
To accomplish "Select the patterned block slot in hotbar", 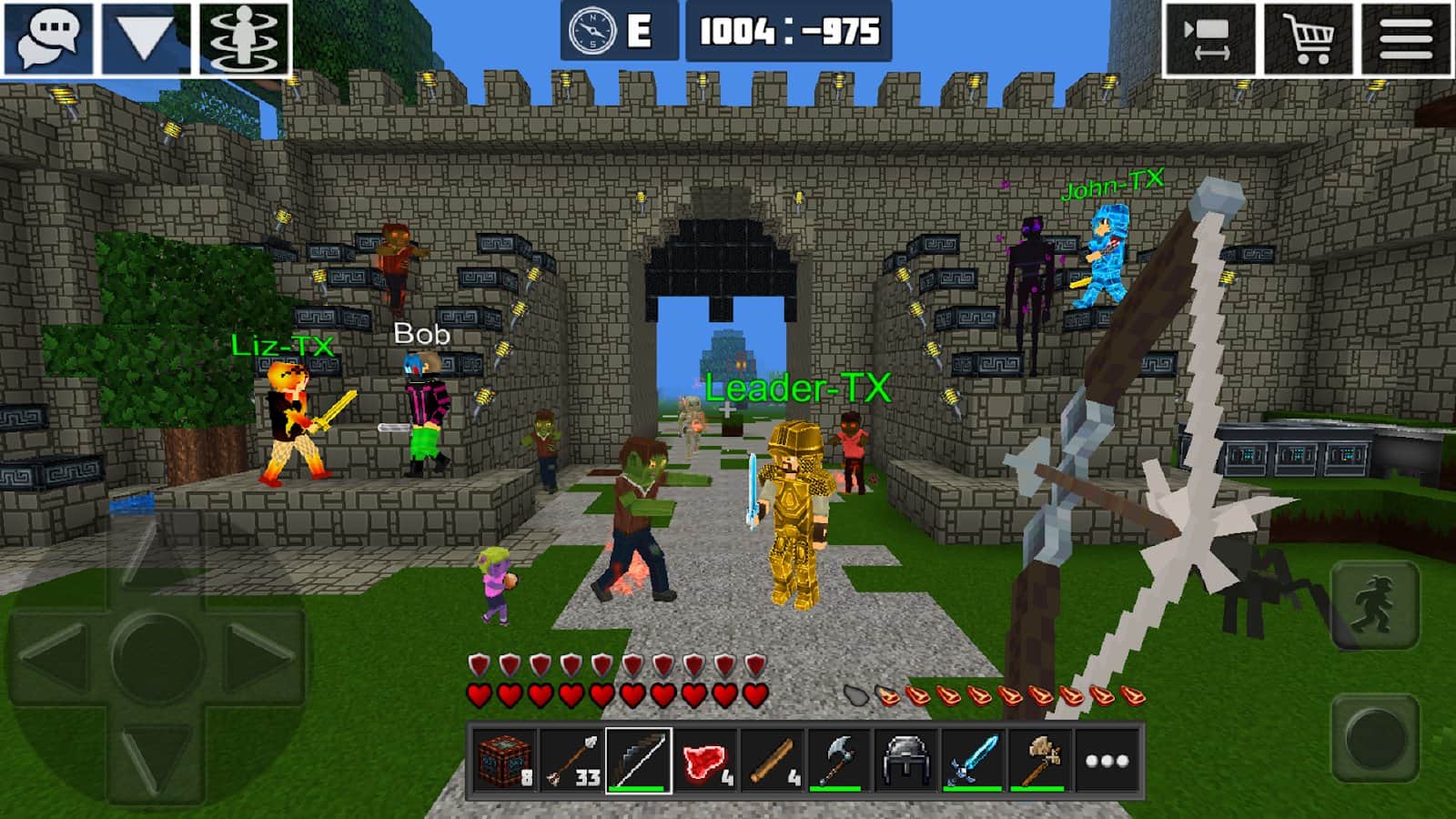I will click(x=504, y=761).
